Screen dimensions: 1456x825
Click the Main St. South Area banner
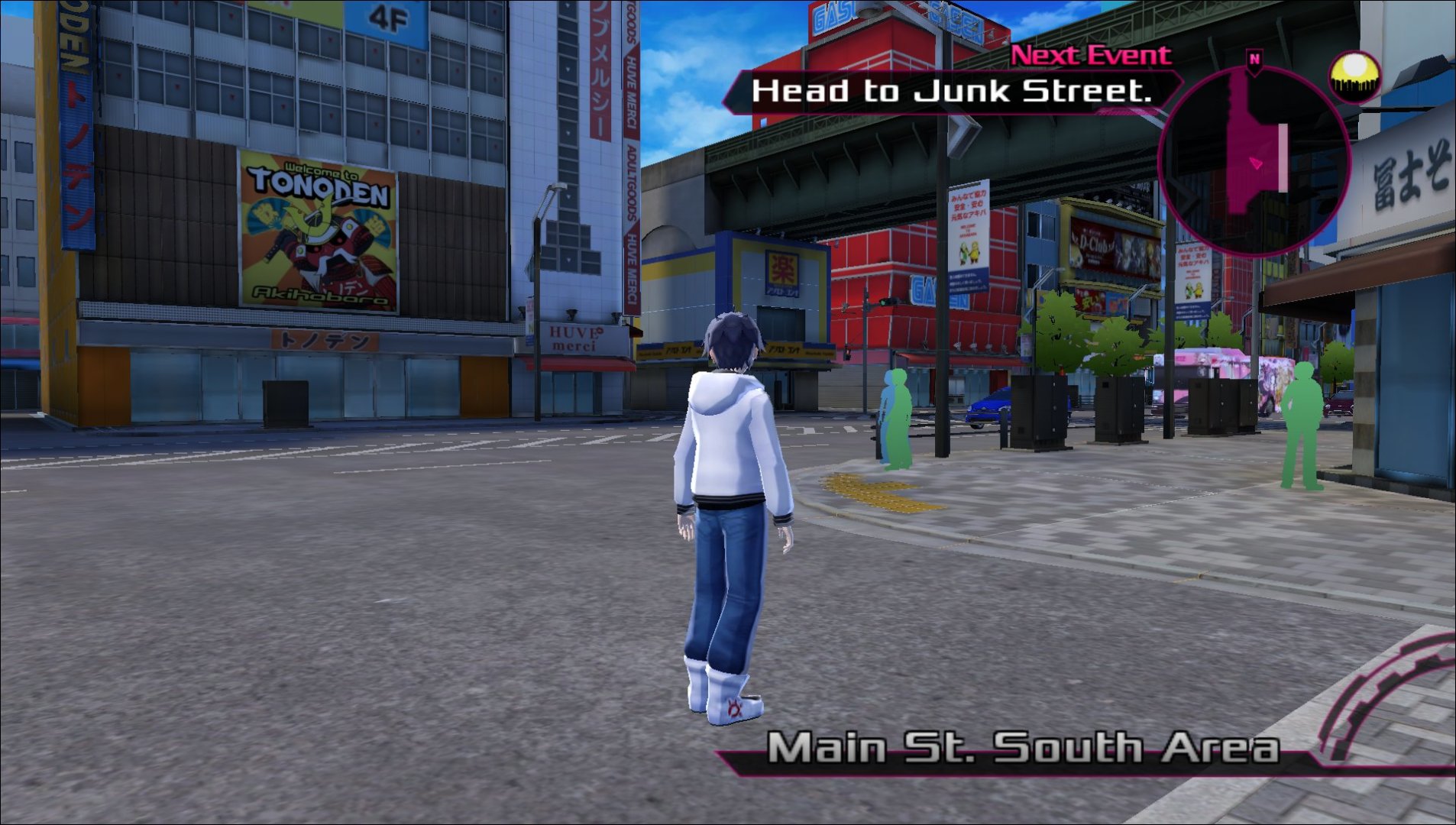(1022, 749)
